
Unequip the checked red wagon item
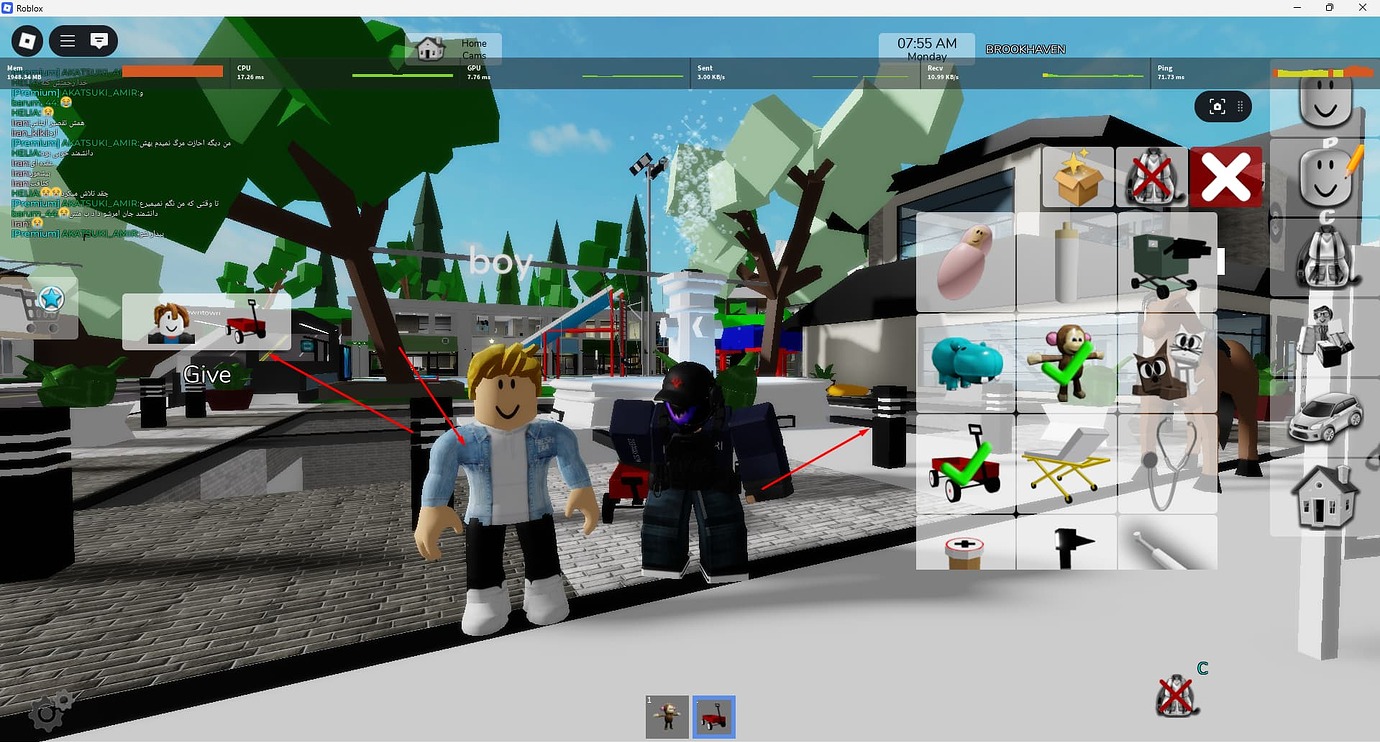[964, 463]
